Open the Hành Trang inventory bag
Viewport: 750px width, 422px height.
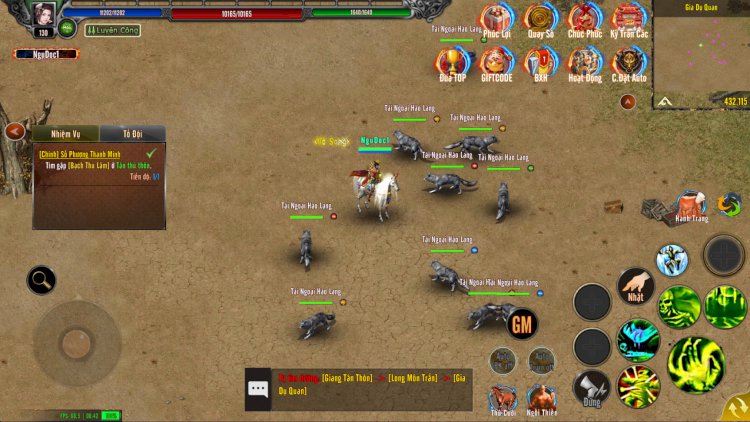pyautogui.click(x=690, y=205)
